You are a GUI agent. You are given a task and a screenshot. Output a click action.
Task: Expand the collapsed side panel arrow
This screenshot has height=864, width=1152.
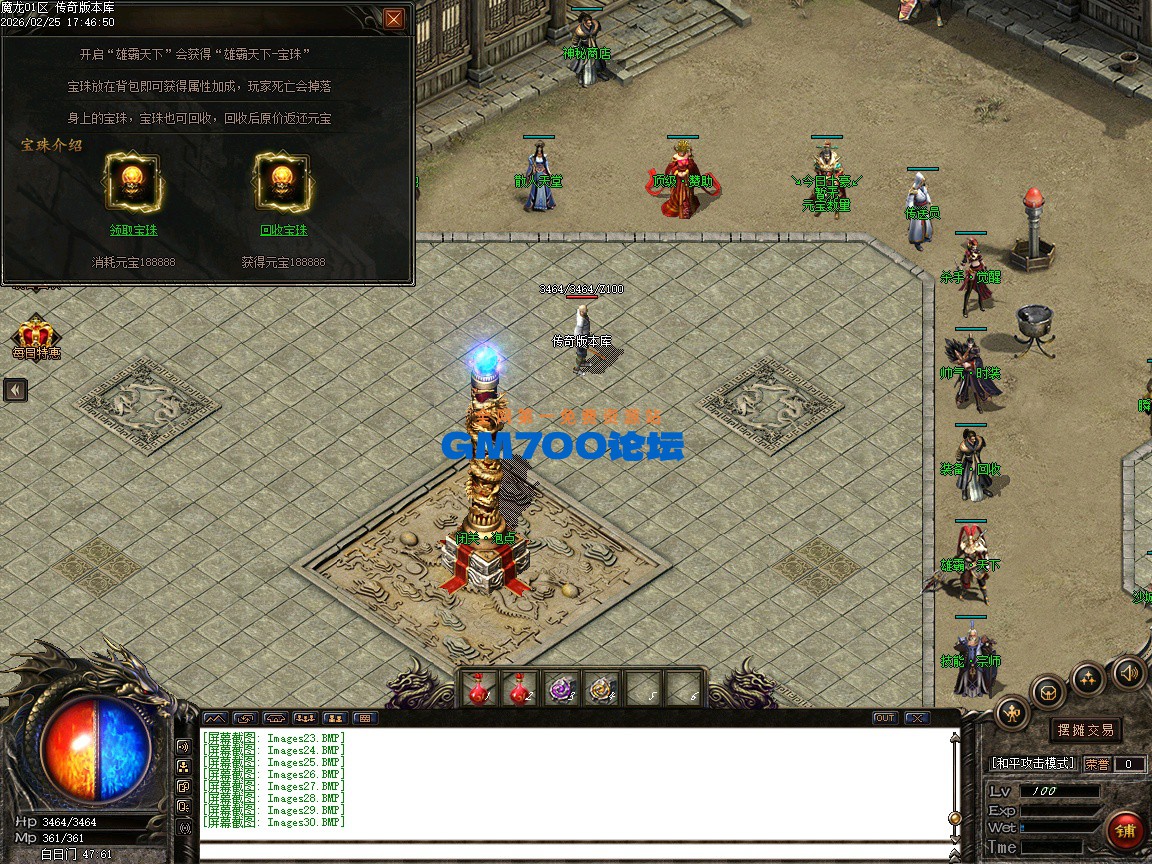15,389
